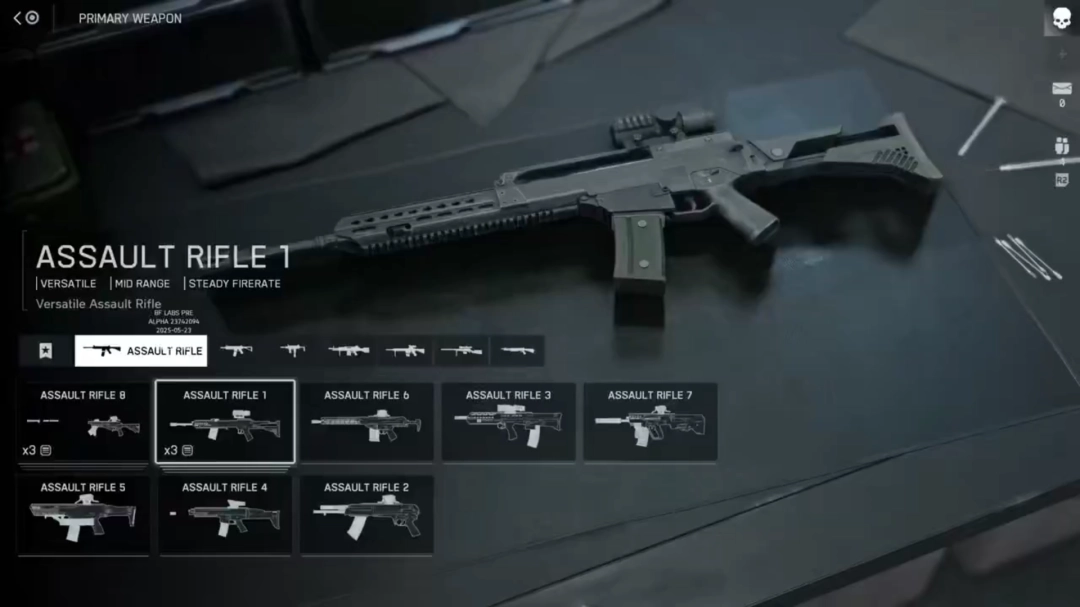Switch to the submachine gun category tab

293,351
